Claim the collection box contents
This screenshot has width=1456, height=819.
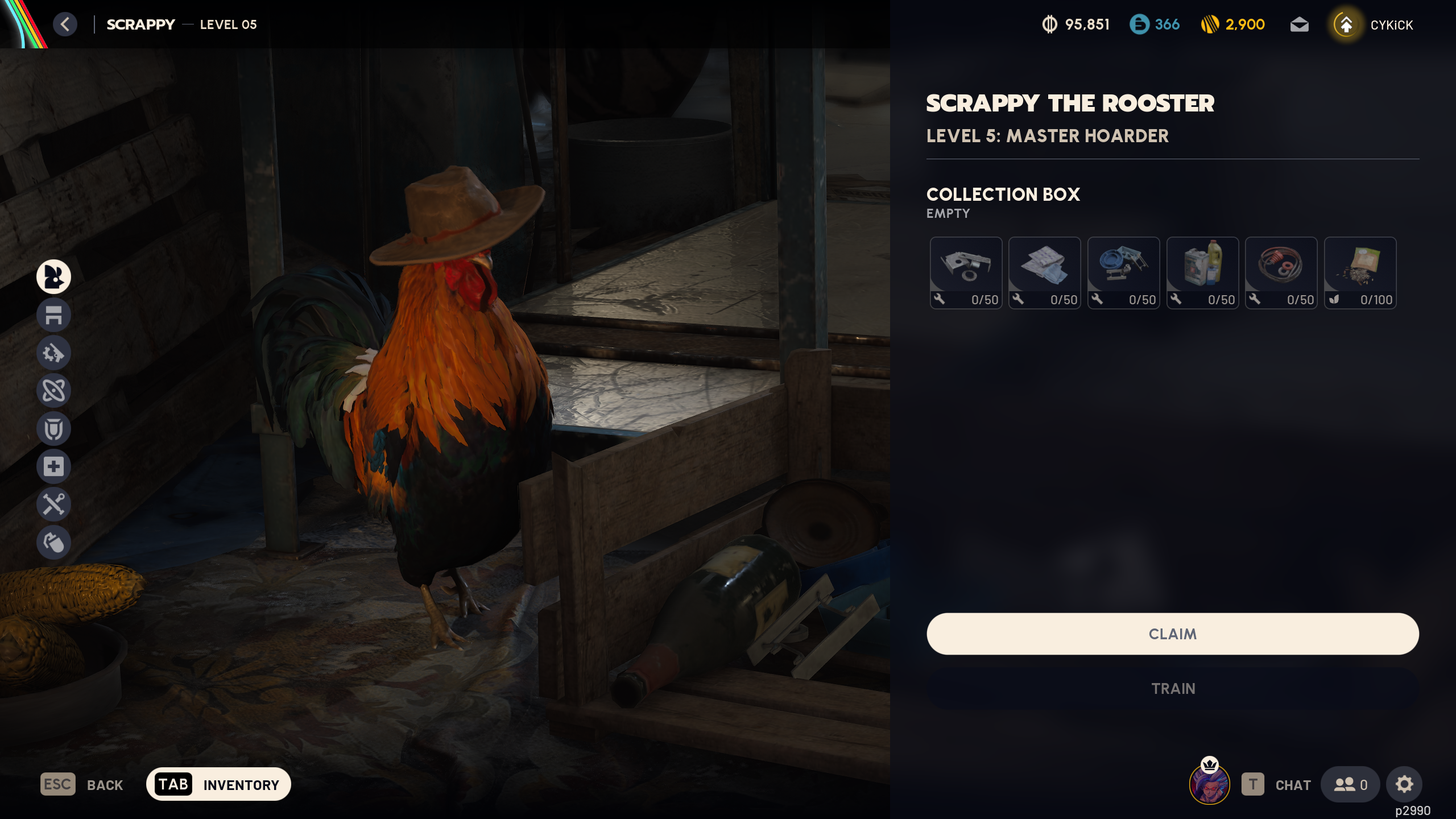pos(1172,634)
